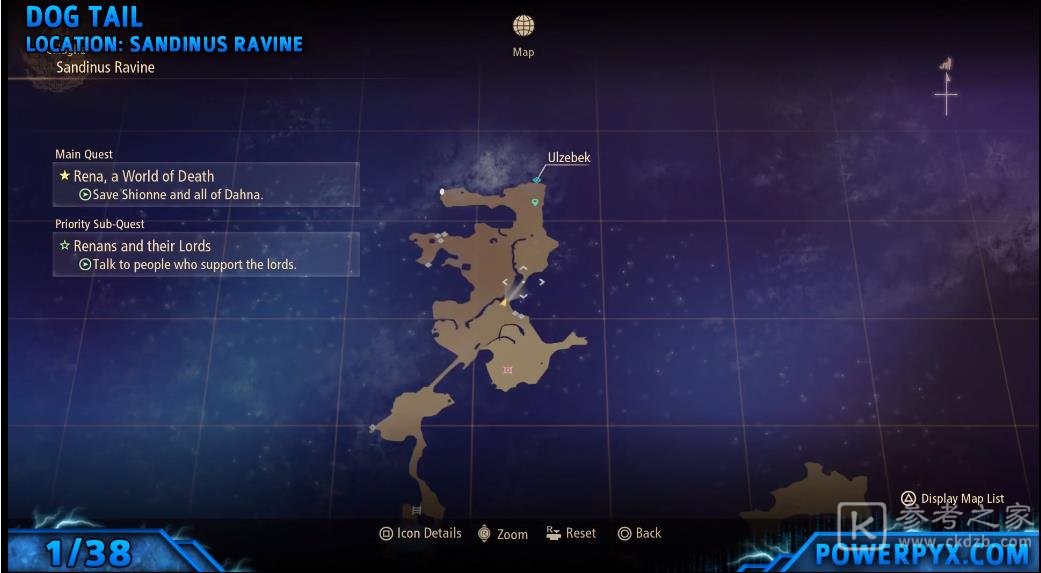The width and height of the screenshot is (1041, 573).
Task: Select sub-quest Renans and their Lords
Action: click(x=206, y=254)
